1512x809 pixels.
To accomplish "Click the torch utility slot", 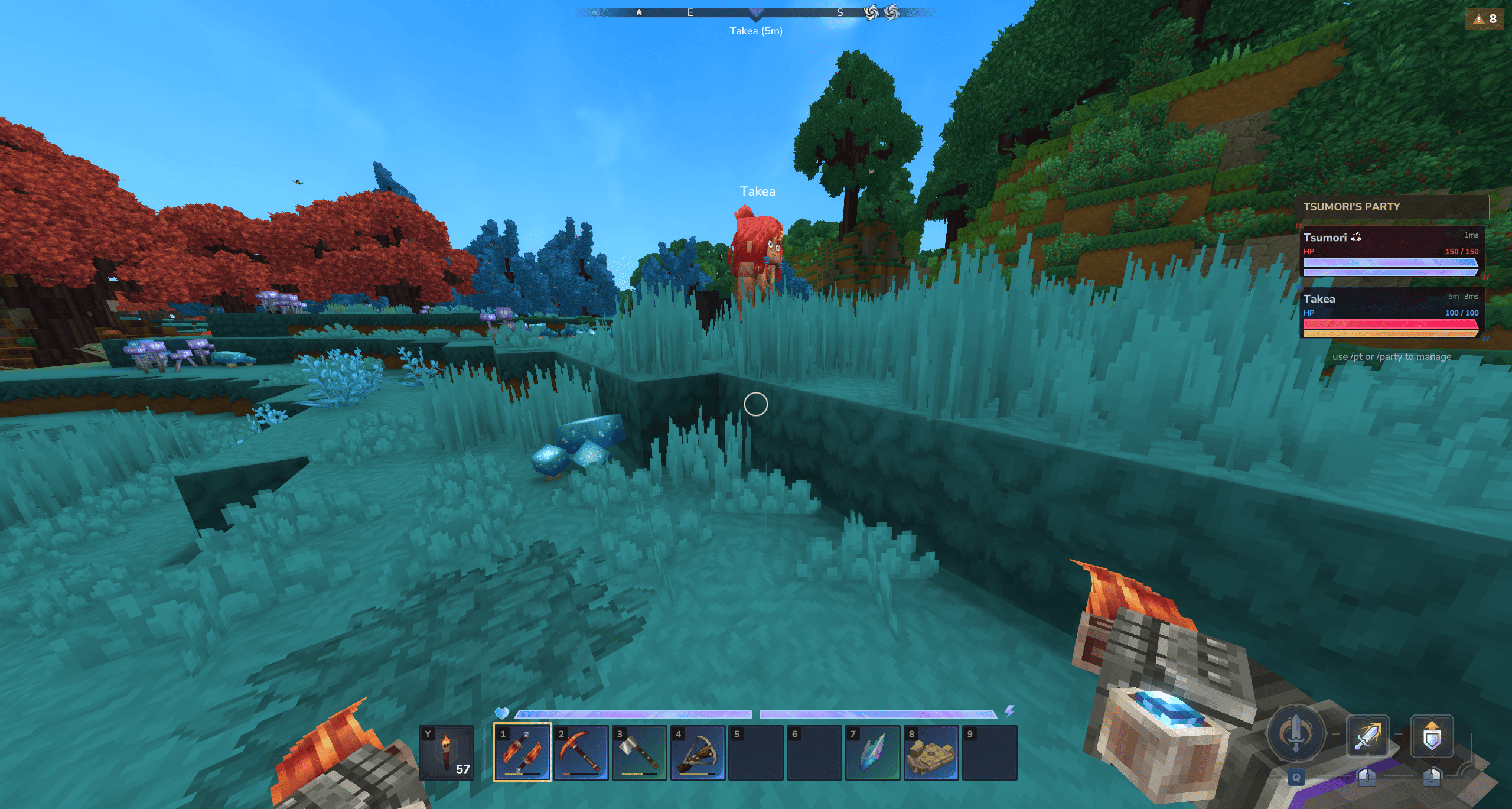I will [x=447, y=752].
